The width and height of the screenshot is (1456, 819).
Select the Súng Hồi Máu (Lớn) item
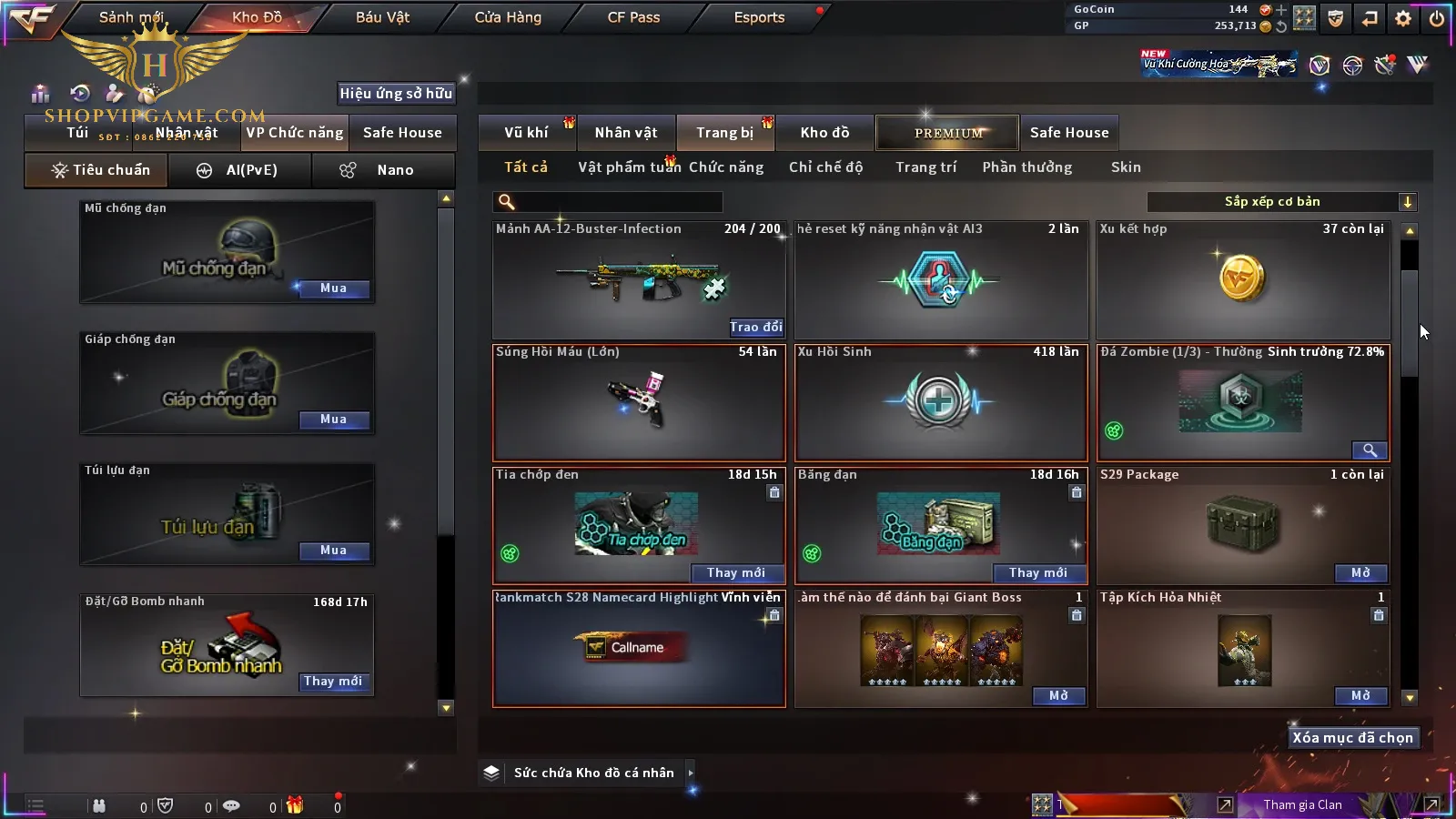pos(638,402)
